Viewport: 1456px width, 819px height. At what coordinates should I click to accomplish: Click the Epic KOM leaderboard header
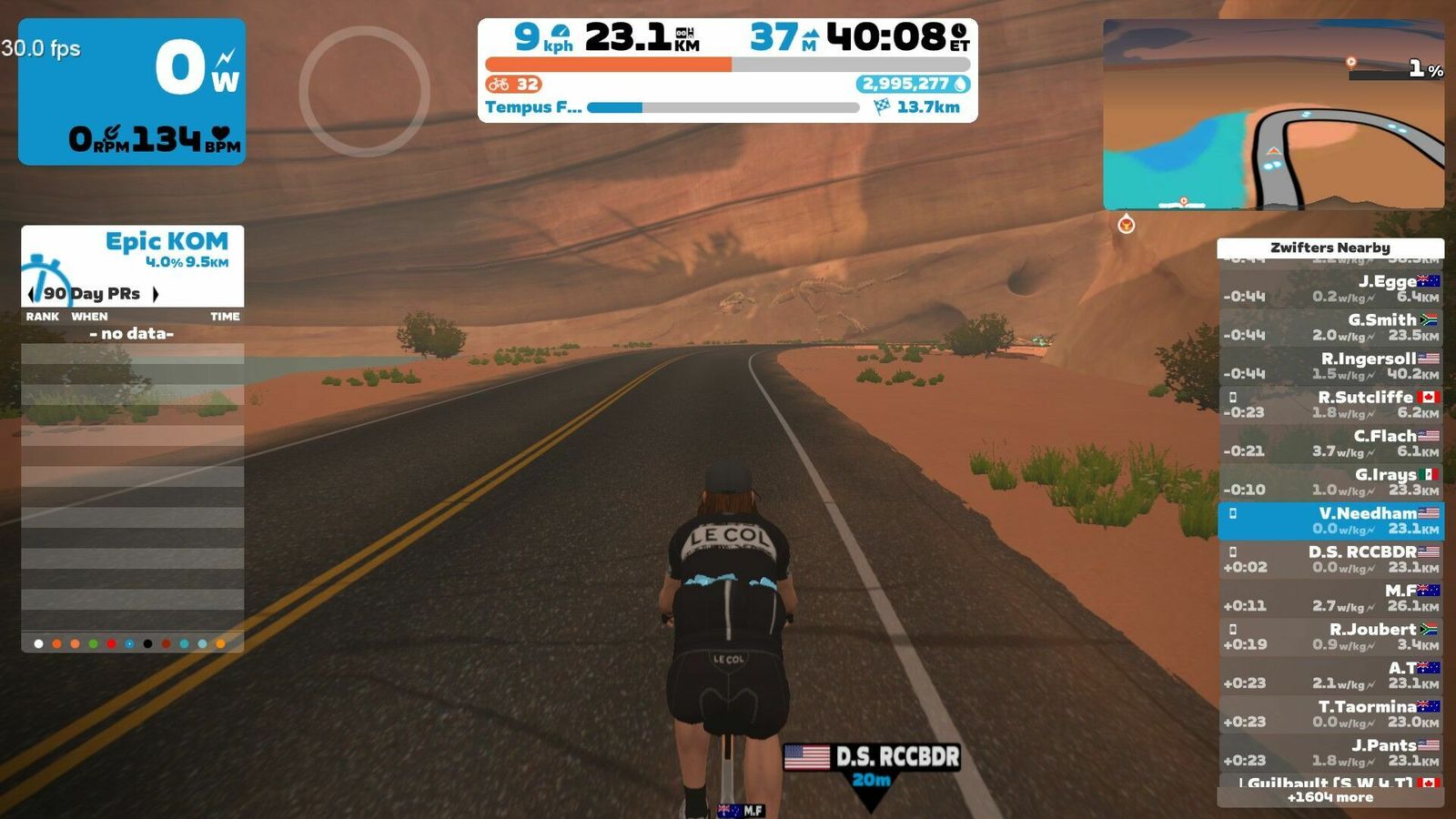(167, 242)
